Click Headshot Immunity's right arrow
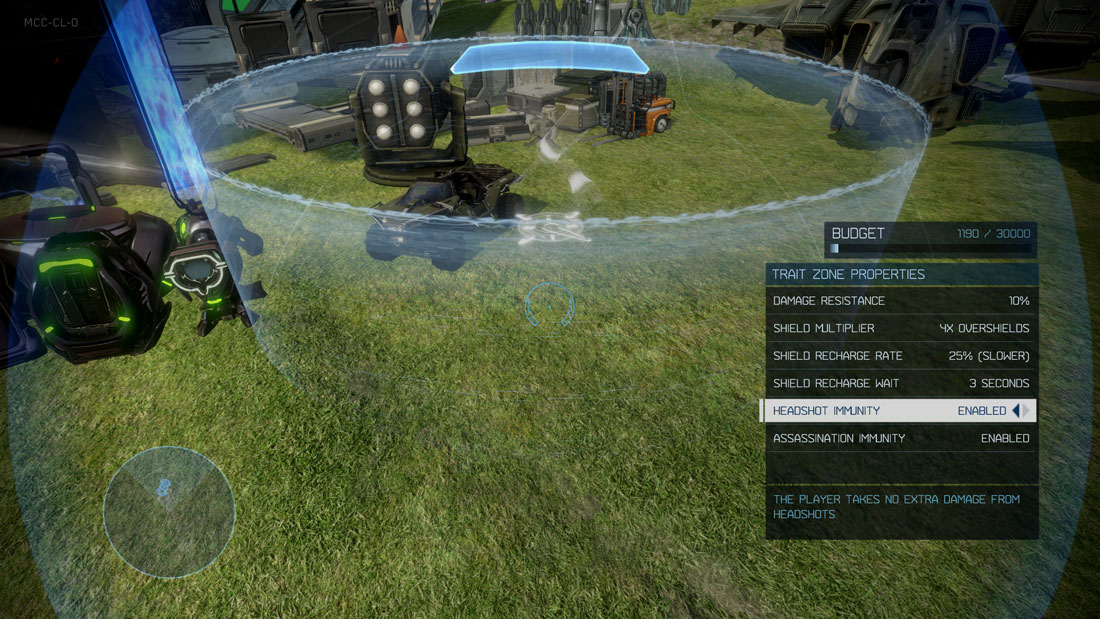 [1027, 411]
